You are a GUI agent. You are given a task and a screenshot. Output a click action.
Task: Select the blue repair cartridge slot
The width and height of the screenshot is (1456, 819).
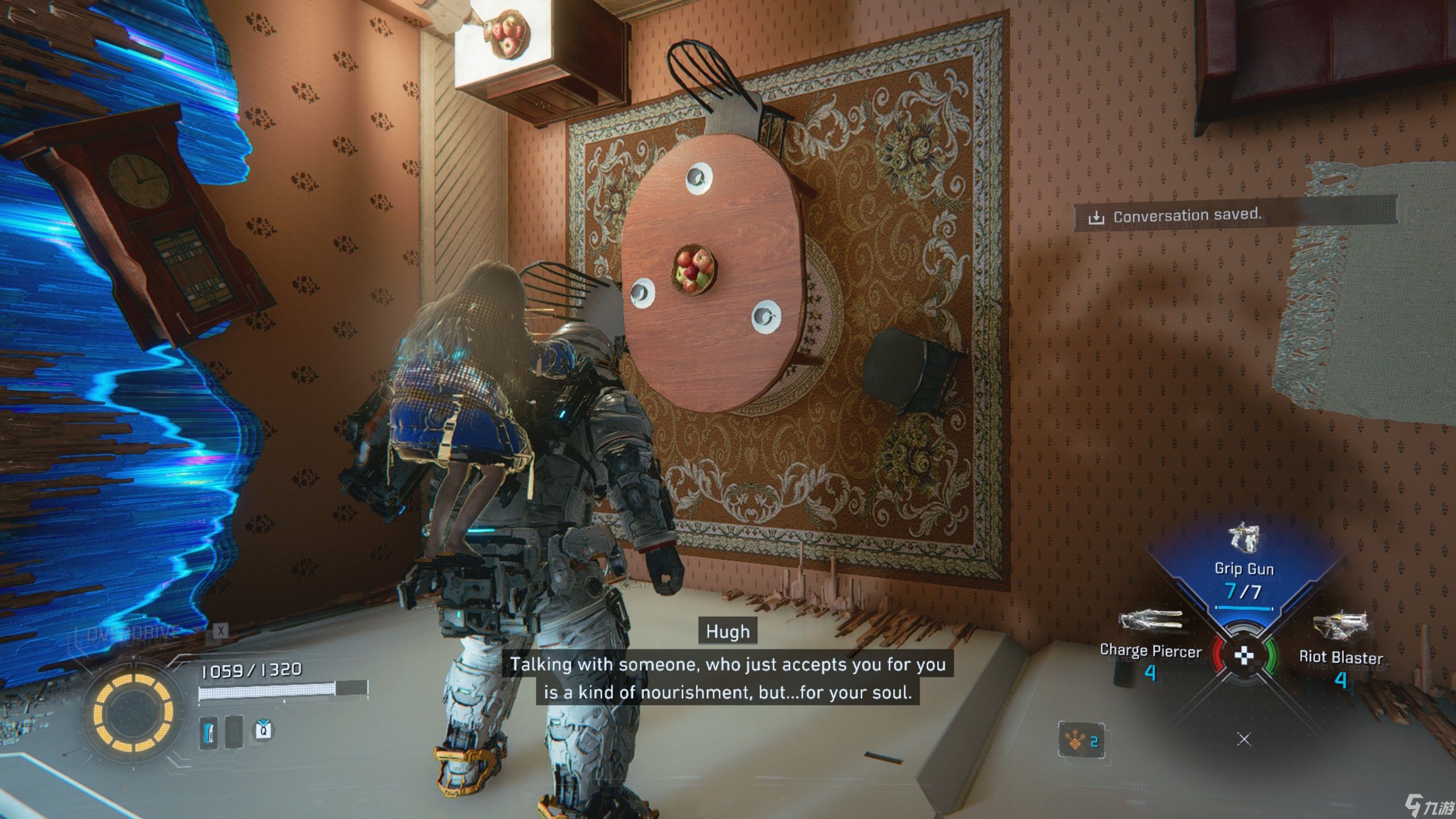click(x=209, y=732)
